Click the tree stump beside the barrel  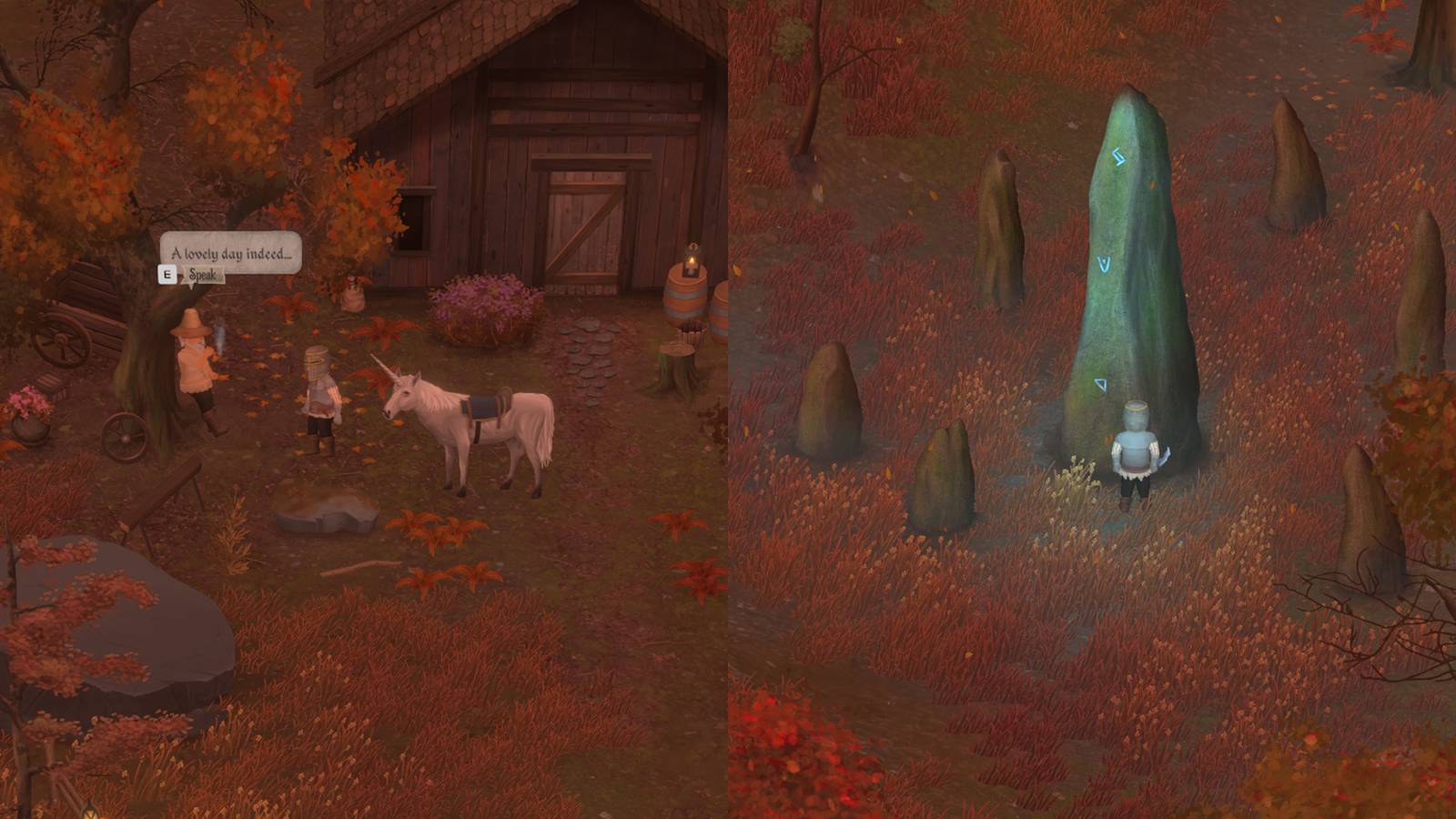click(x=679, y=350)
